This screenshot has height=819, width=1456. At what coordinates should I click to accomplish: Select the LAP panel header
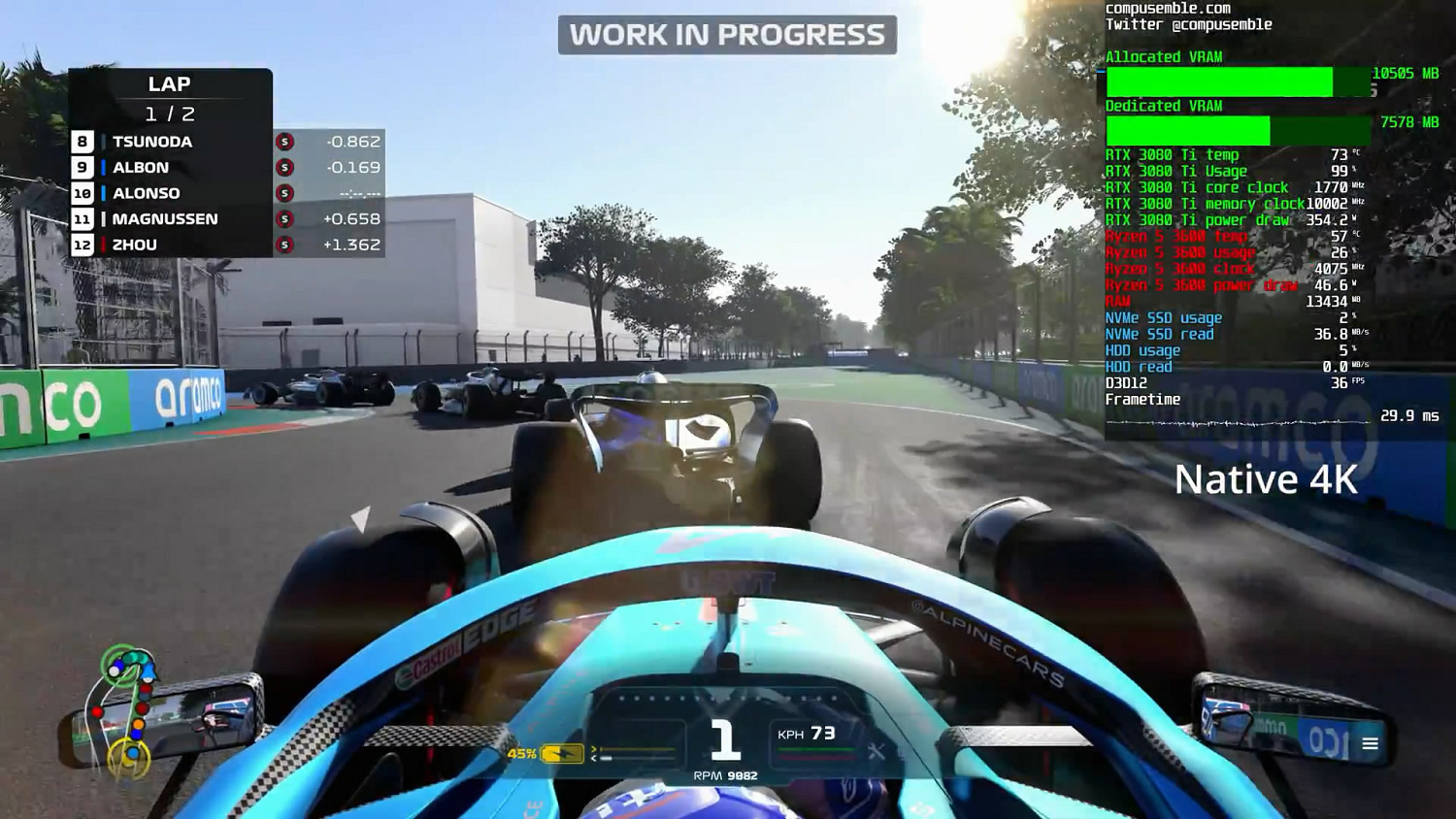(x=170, y=84)
